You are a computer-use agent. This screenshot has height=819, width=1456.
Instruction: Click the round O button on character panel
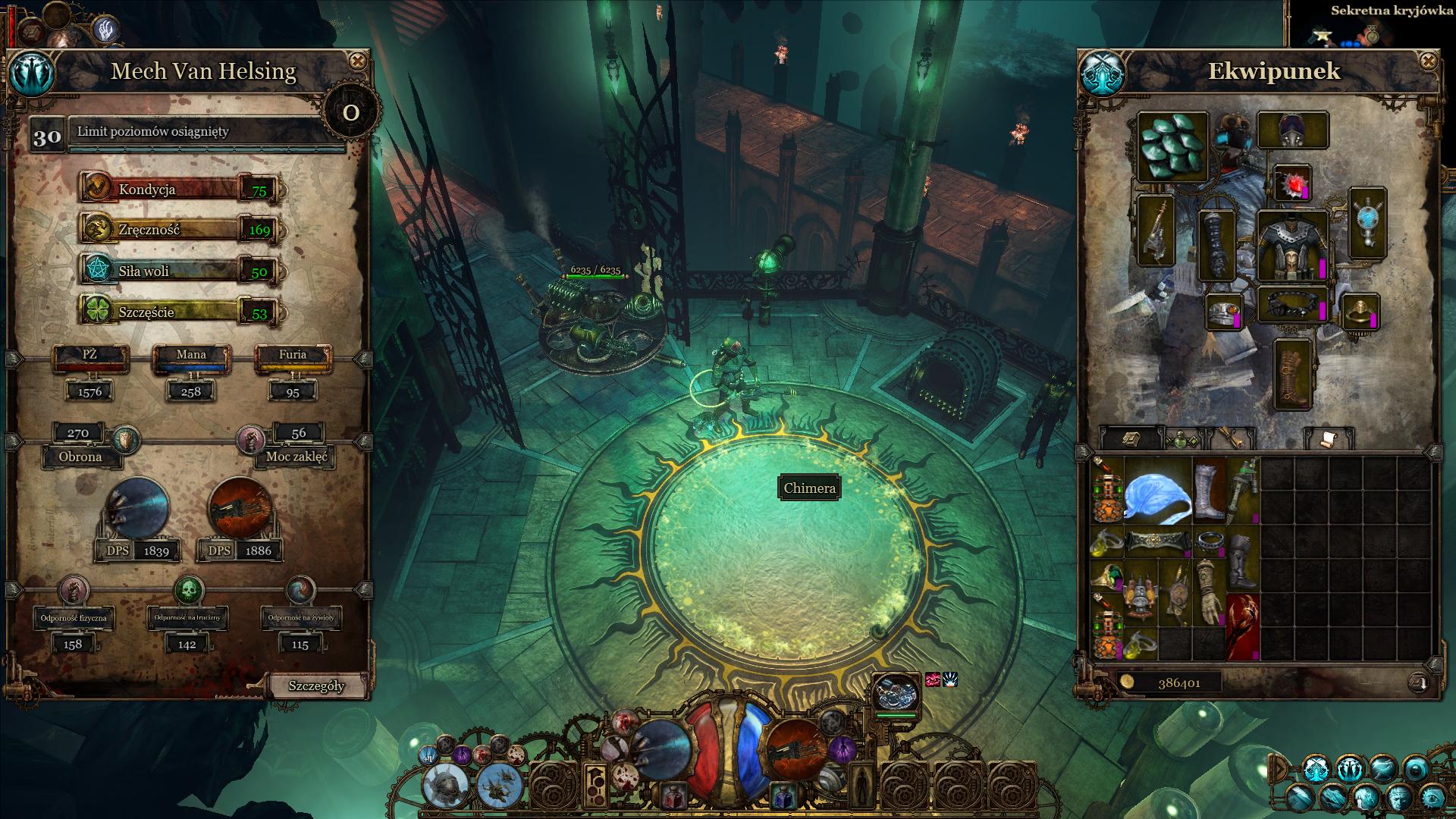coord(350,113)
